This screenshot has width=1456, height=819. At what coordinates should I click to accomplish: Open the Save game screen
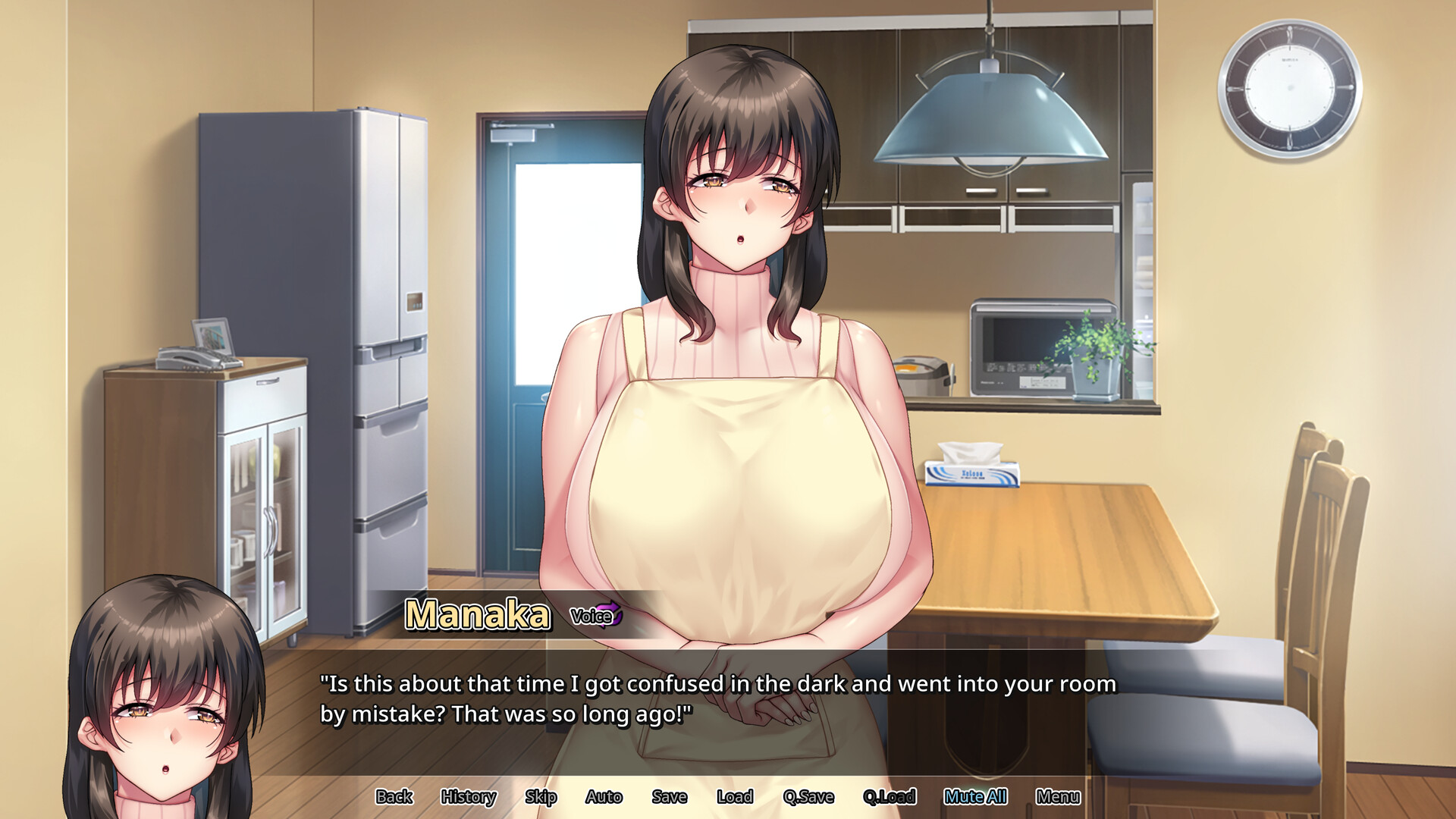point(669,796)
